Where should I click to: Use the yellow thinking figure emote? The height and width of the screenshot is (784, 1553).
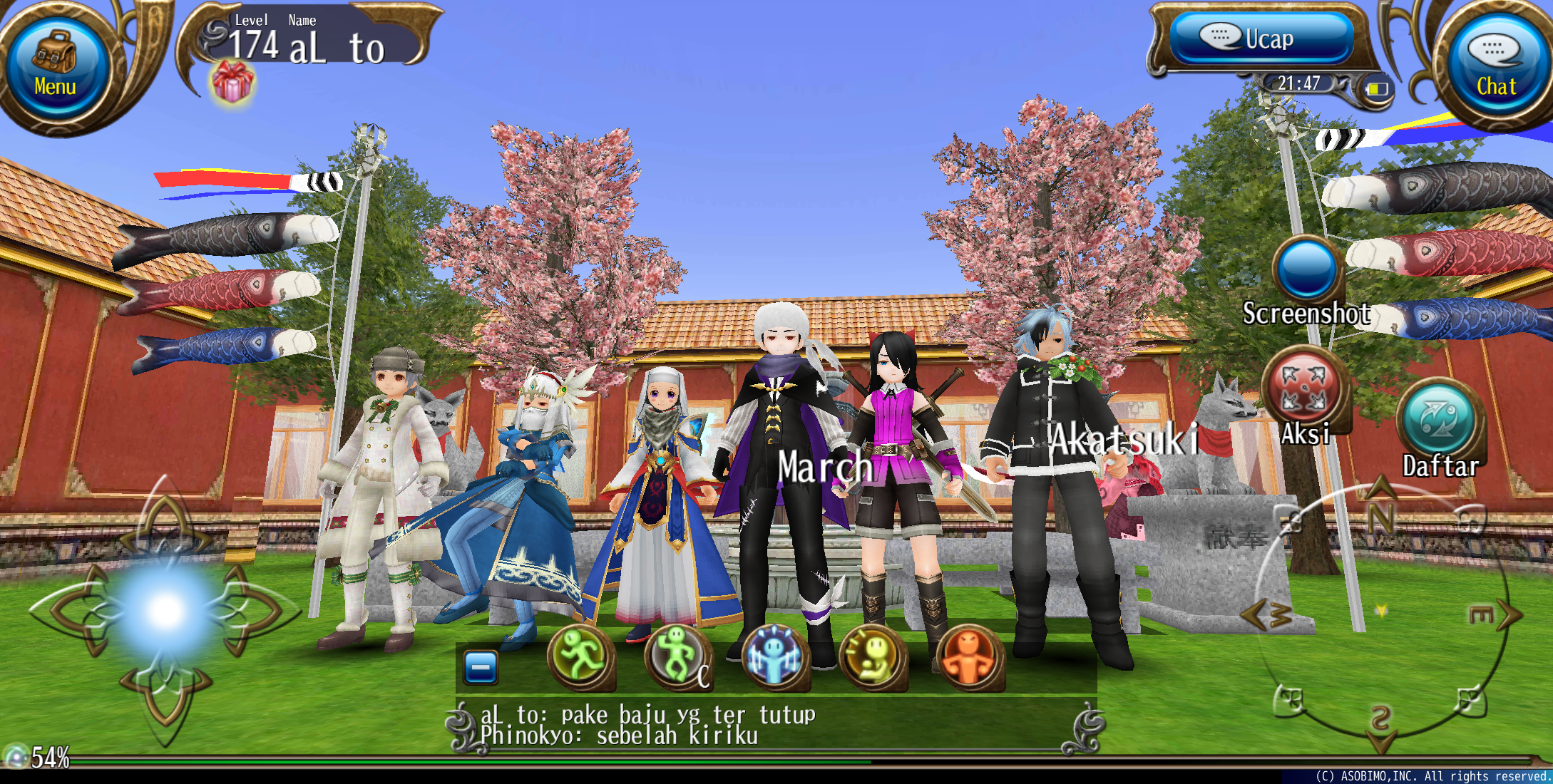[x=872, y=657]
